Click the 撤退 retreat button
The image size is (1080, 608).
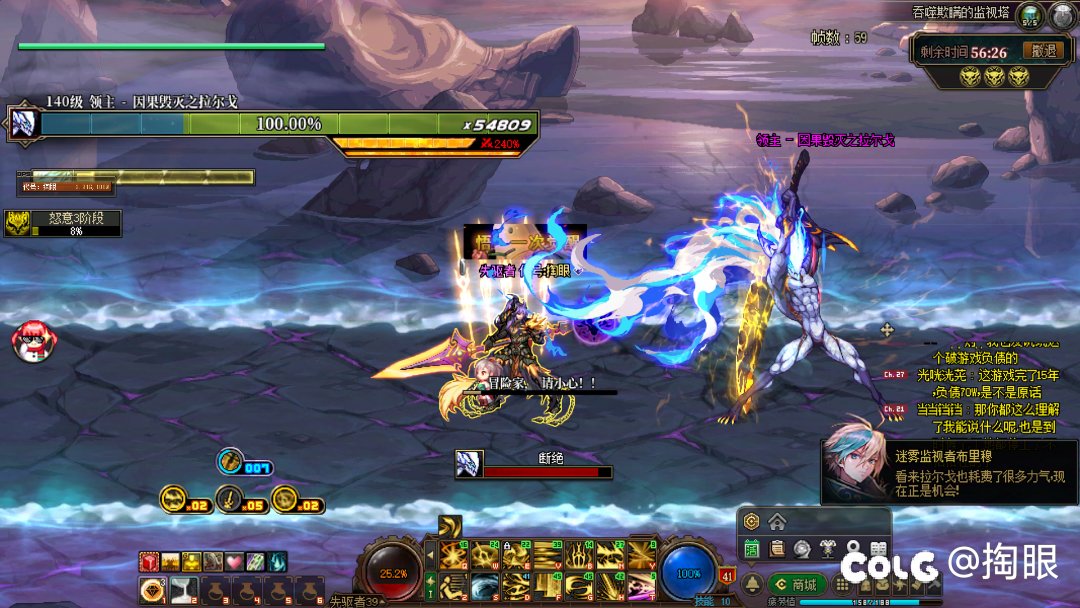tap(1044, 51)
